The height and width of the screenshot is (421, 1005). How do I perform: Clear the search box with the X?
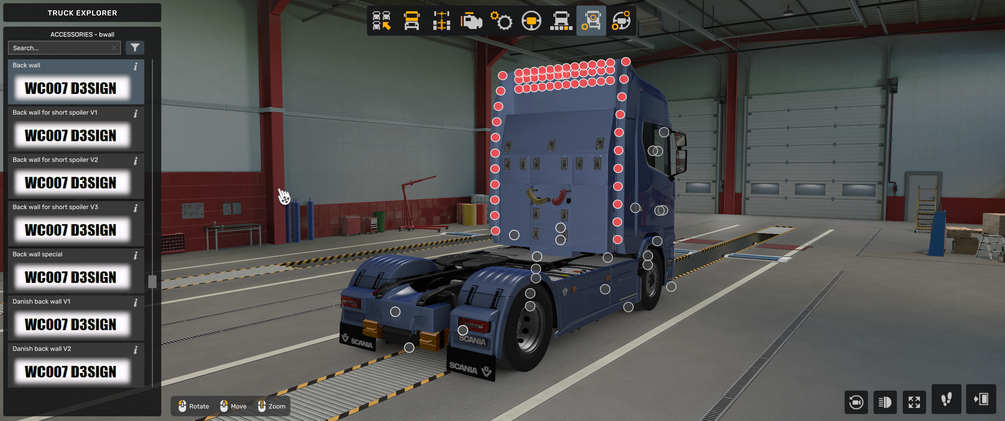pos(115,48)
